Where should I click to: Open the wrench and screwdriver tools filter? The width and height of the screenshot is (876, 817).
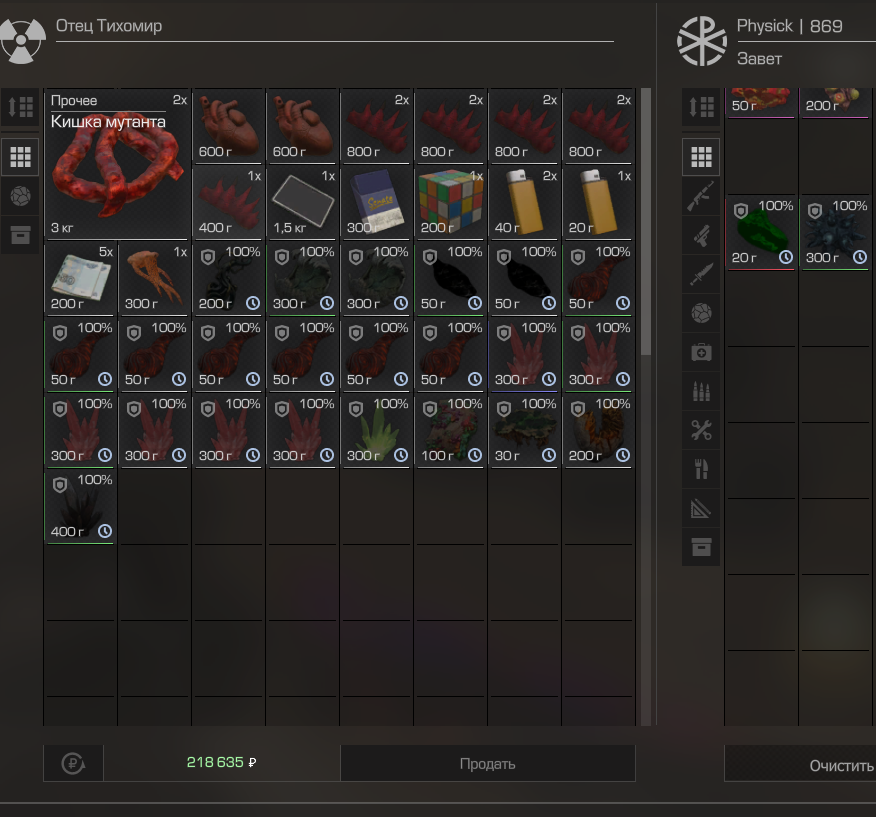(701, 430)
